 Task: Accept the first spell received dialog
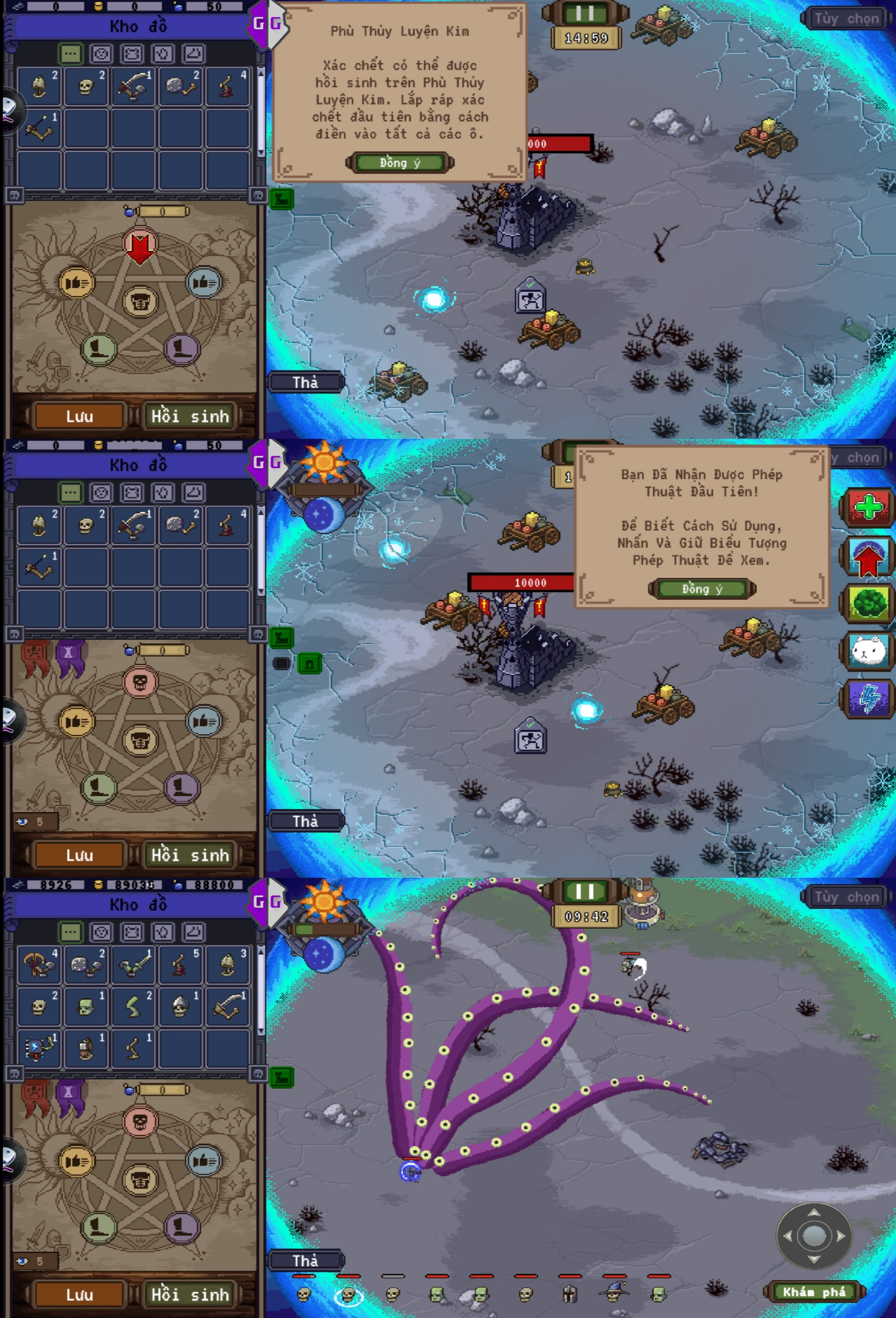702,589
